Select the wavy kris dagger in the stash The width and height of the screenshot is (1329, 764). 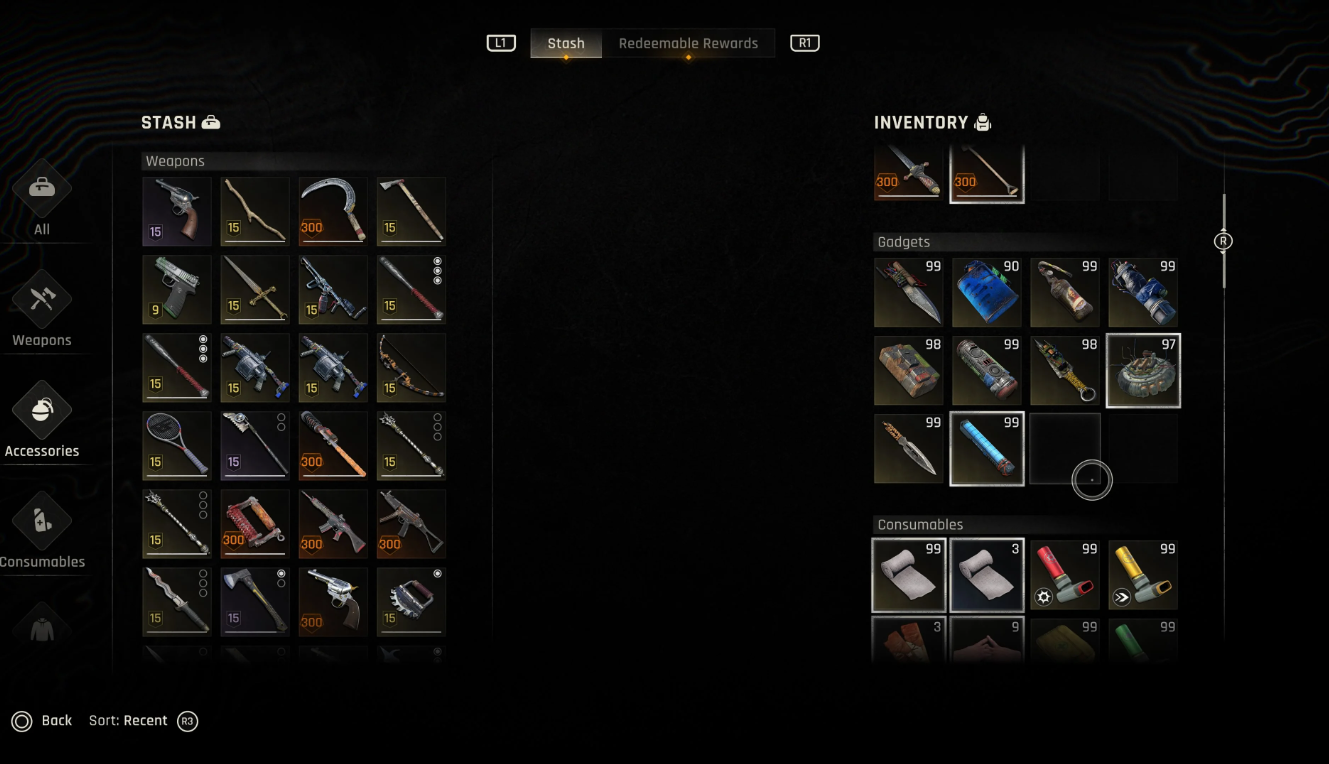click(177, 601)
